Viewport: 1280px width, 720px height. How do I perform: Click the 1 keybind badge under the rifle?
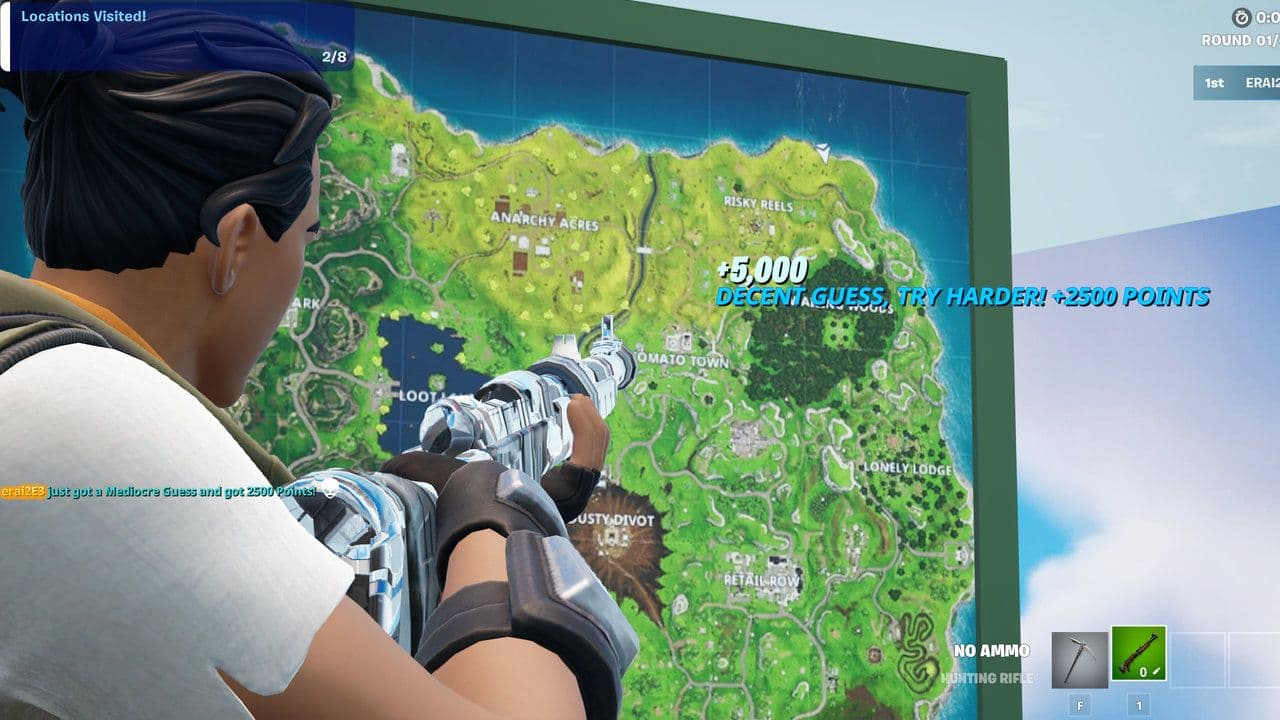point(1140,705)
